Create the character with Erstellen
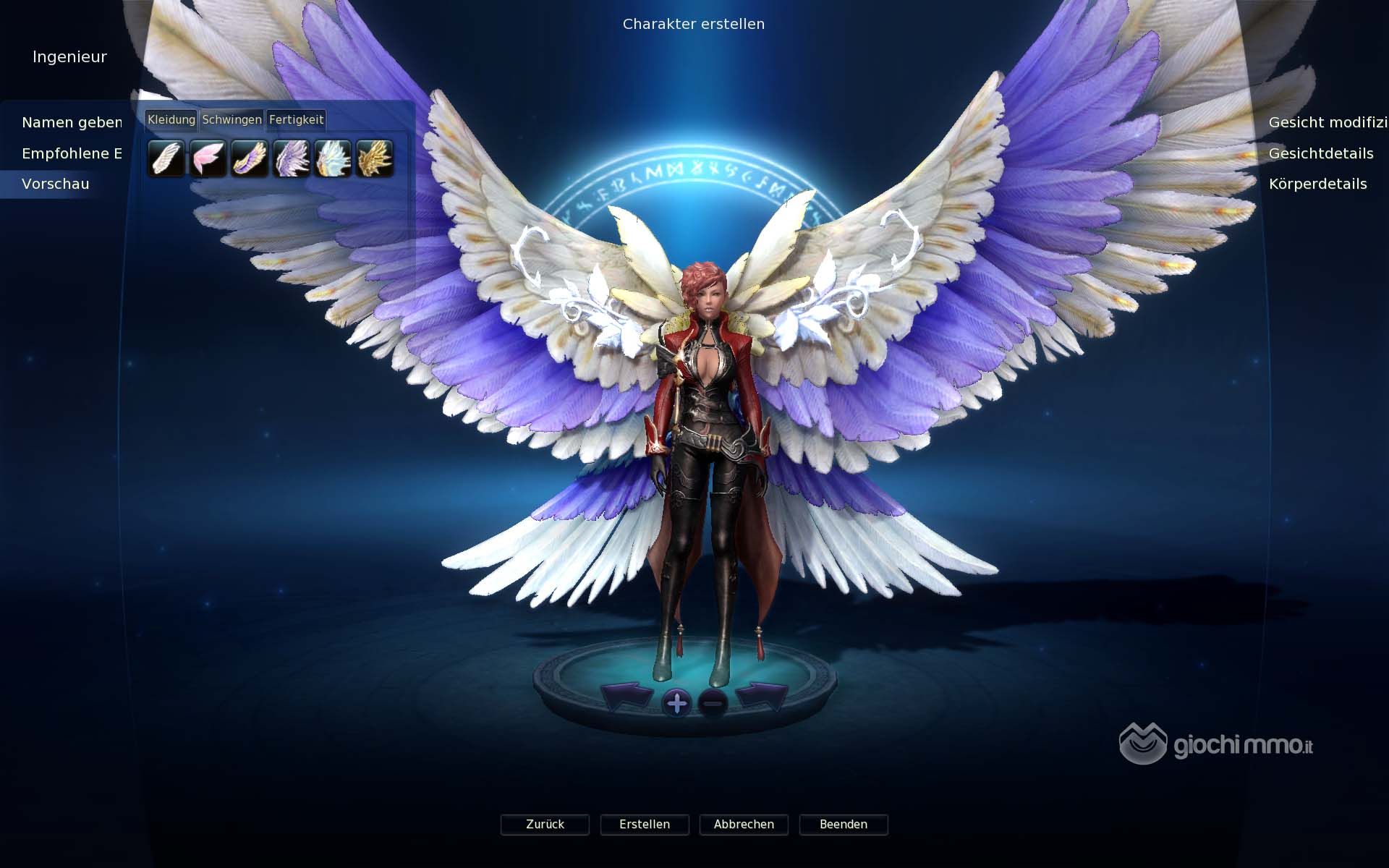1389x868 pixels. (x=645, y=825)
